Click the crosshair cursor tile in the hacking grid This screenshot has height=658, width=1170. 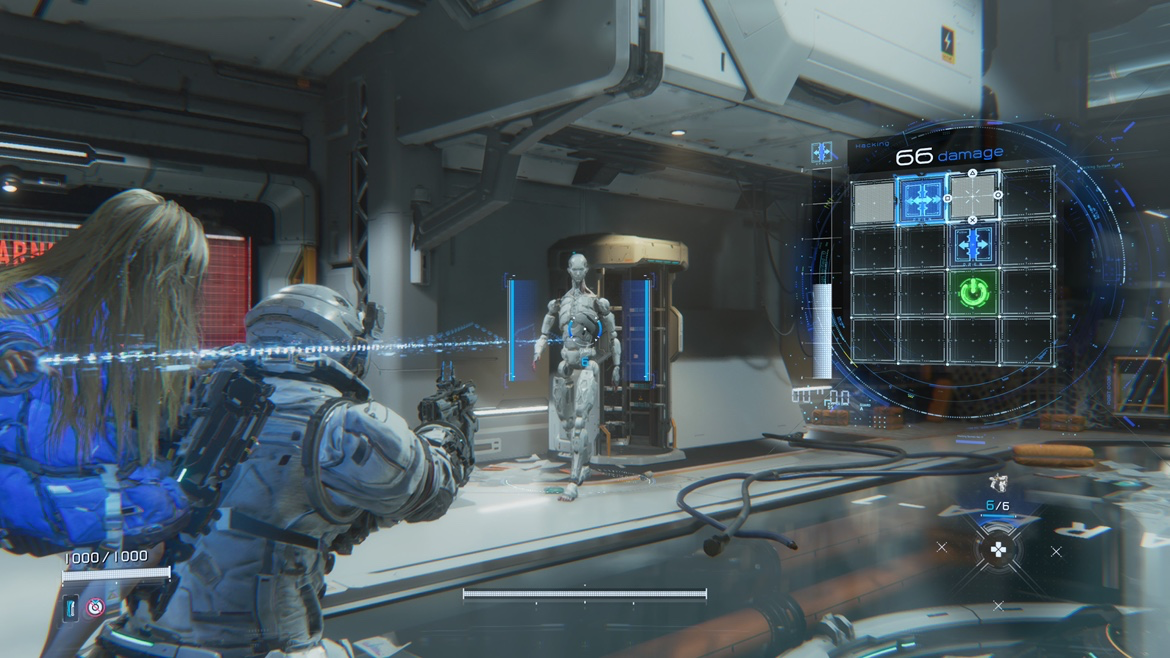point(972,198)
